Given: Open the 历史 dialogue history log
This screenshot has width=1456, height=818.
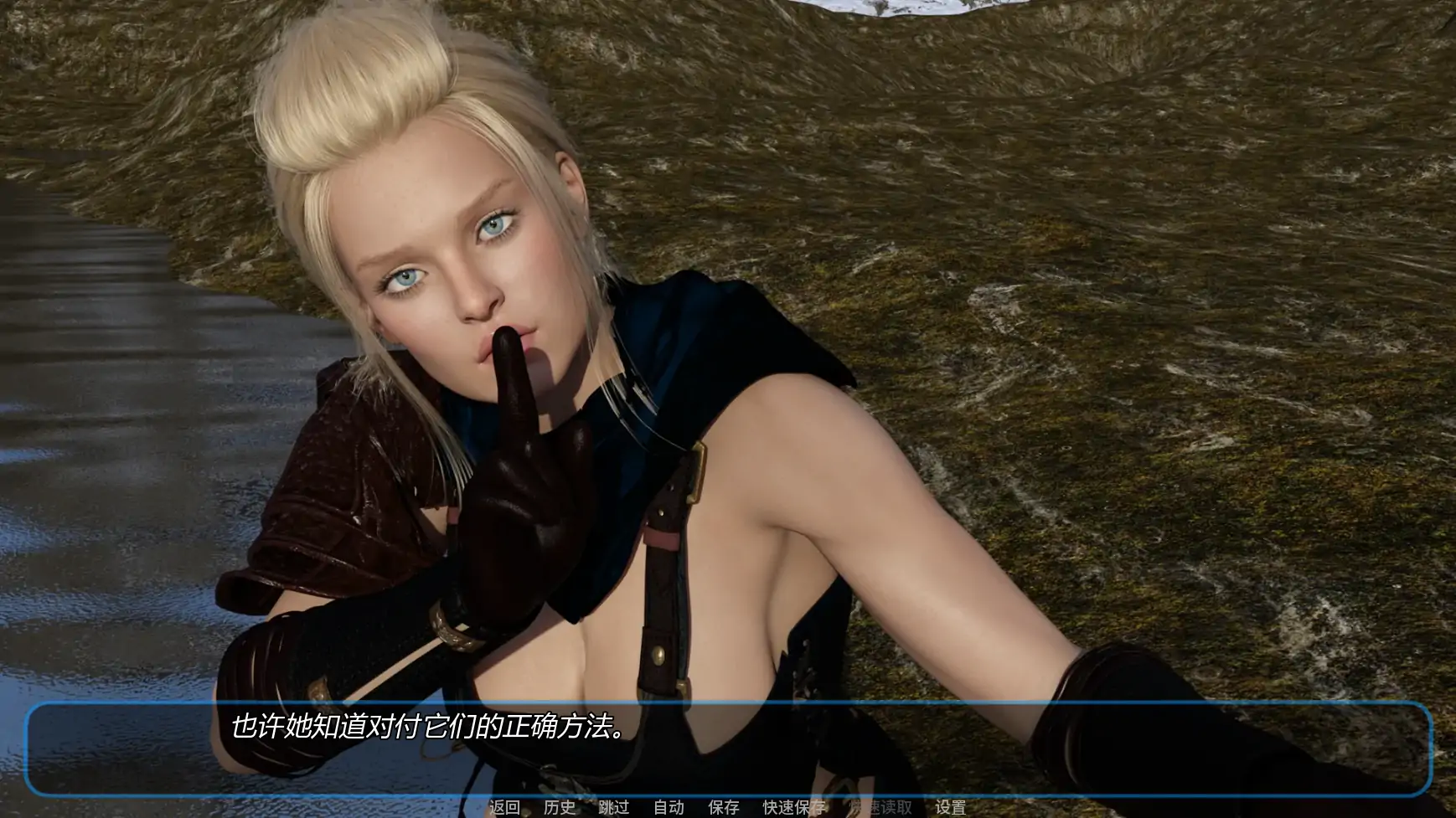Looking at the screenshot, I should 559,807.
